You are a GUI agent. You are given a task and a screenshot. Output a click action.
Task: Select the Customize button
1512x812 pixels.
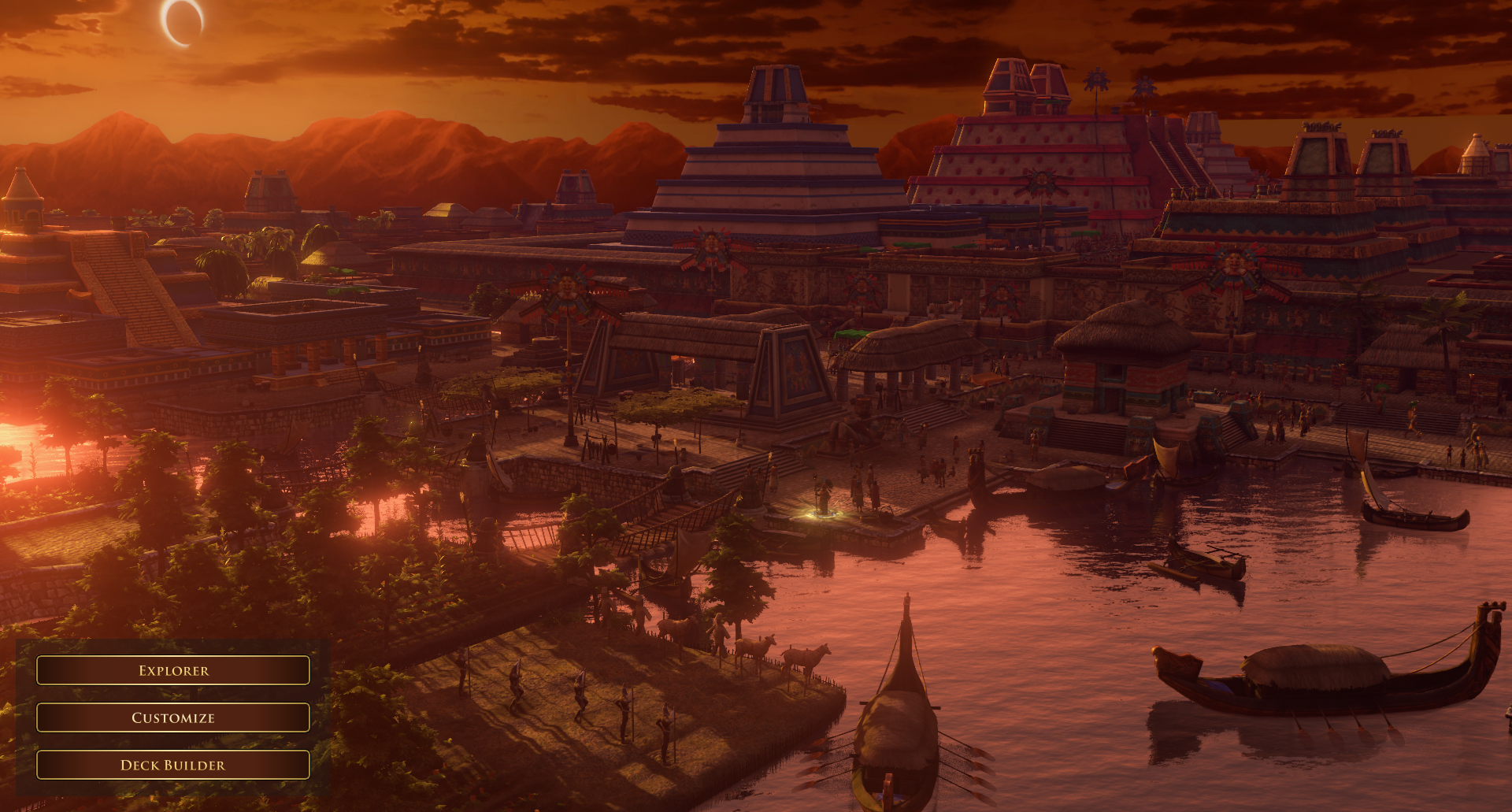pos(173,717)
